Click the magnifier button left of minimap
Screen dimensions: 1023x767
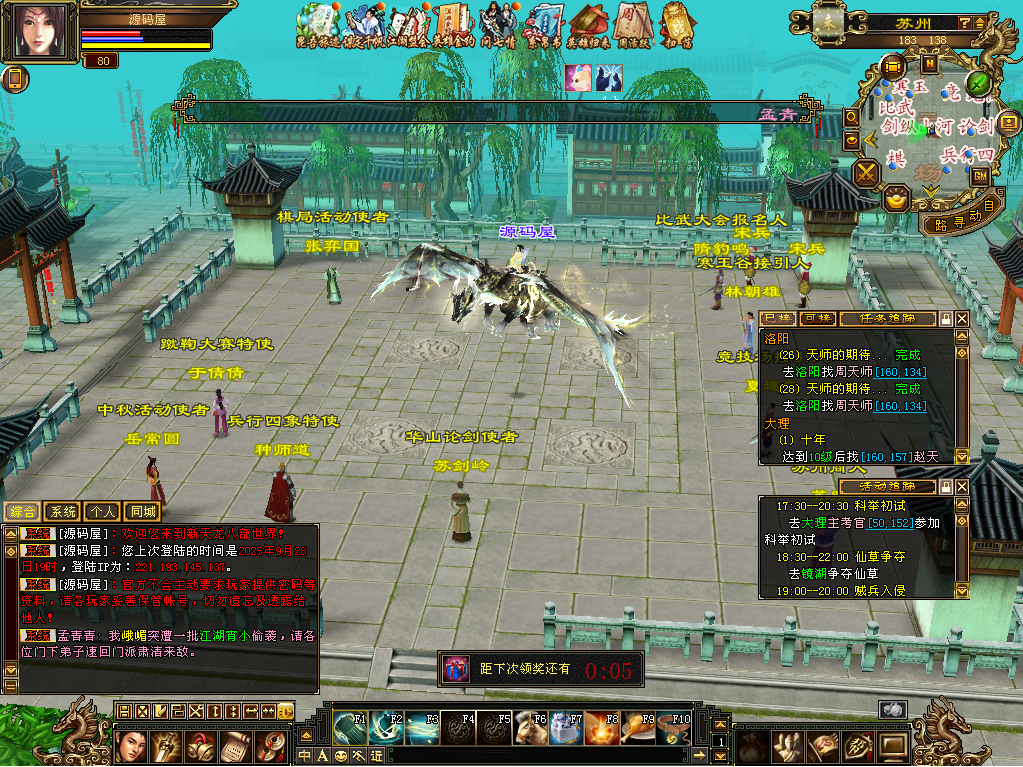[x=852, y=117]
